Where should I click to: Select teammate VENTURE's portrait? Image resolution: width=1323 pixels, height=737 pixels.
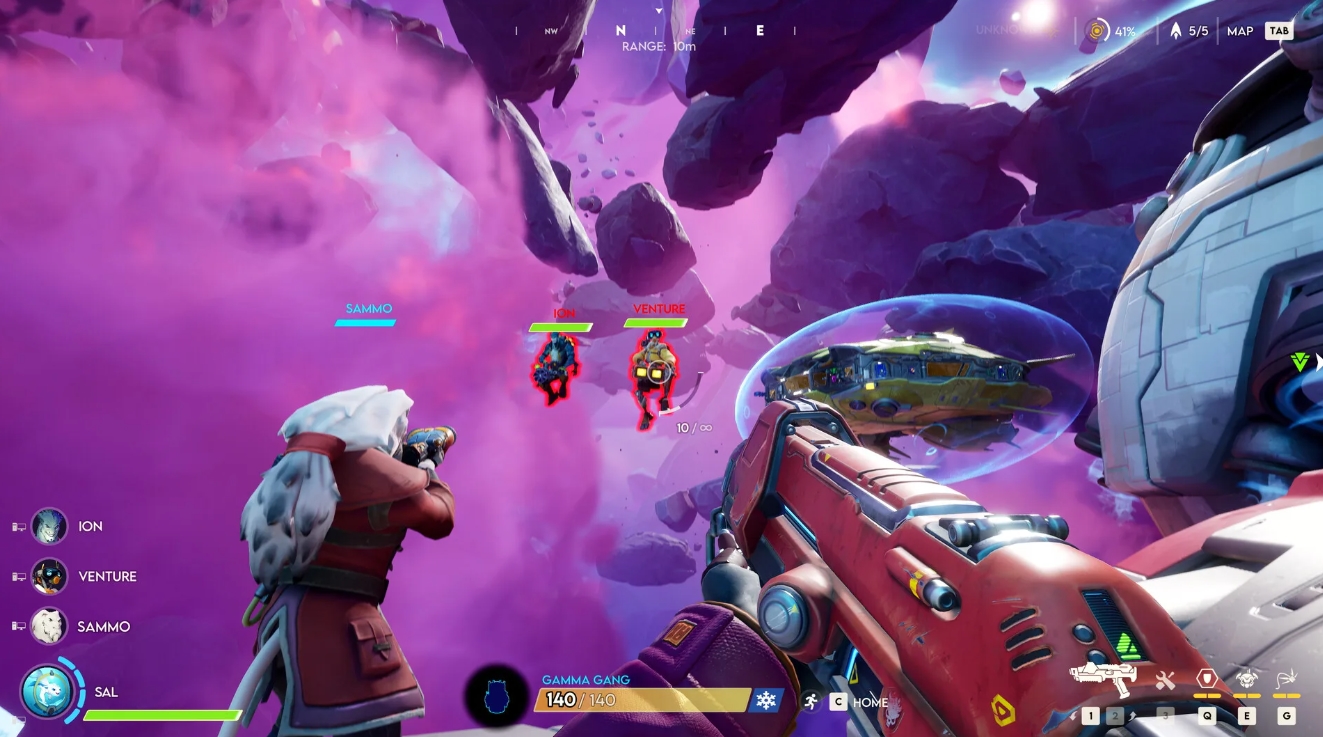click(x=49, y=576)
